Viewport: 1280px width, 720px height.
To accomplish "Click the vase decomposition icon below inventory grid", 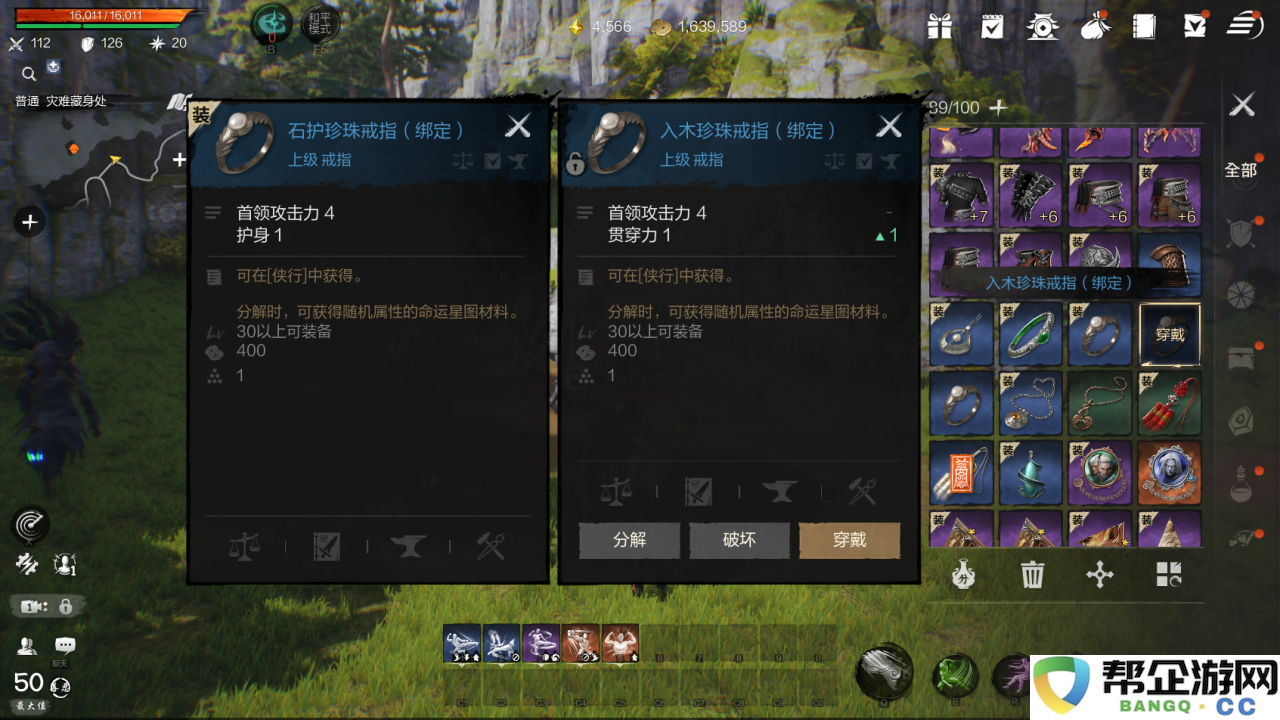I will pyautogui.click(x=961, y=575).
